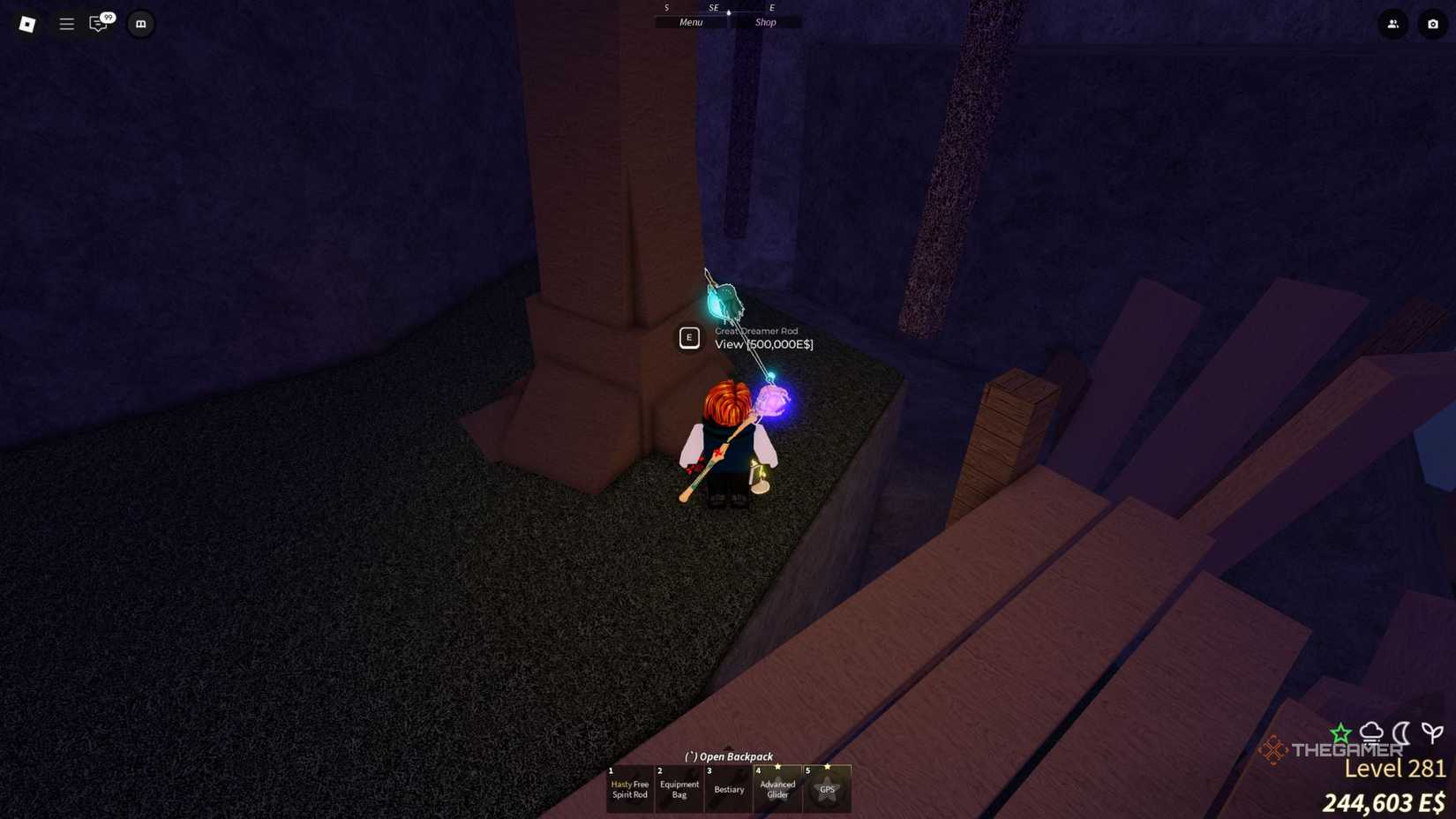This screenshot has height=819, width=1456.
Task: Open chat with 99 unread messages
Action: tap(99, 24)
